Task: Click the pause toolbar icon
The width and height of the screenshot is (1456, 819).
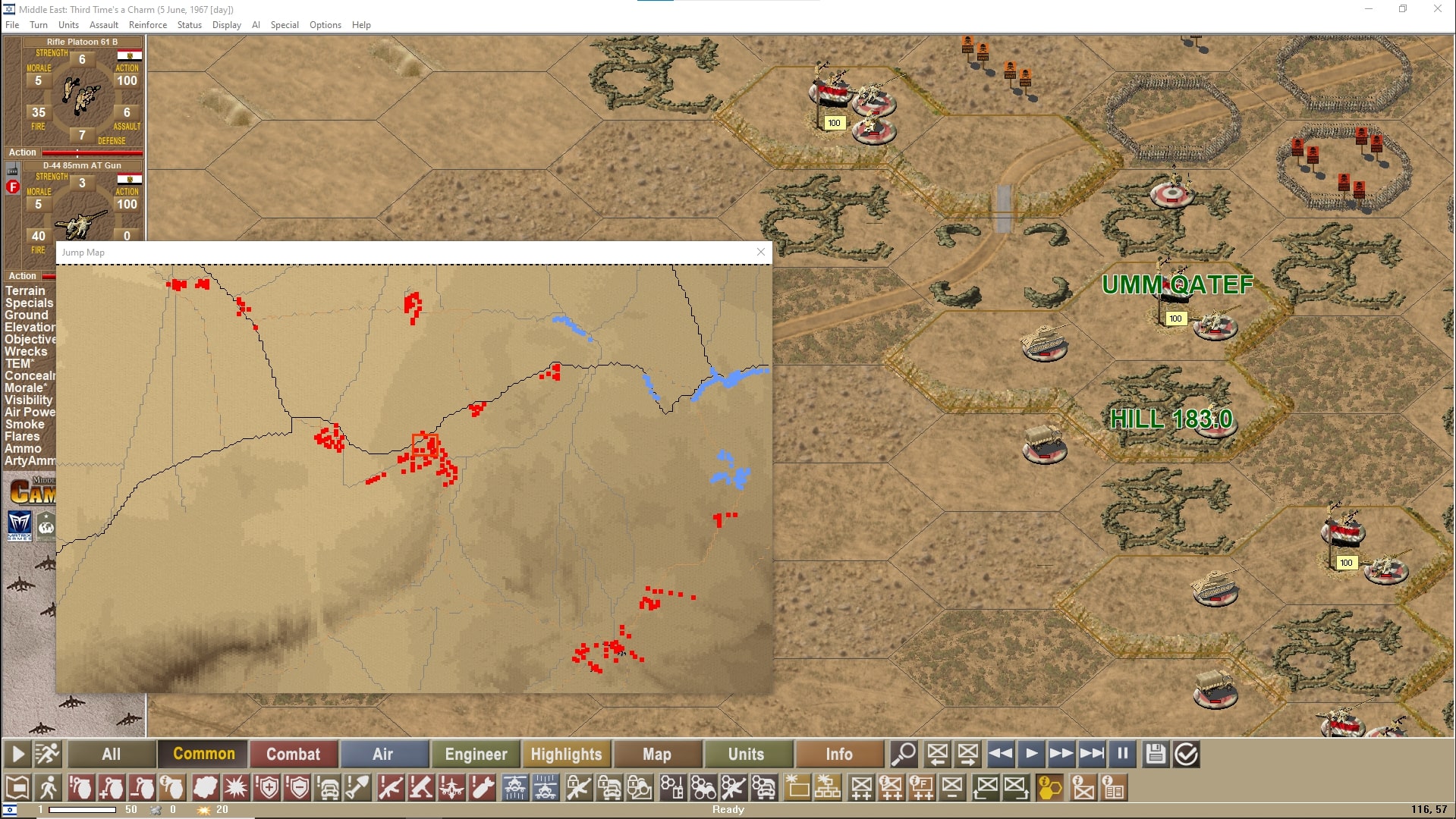Action: click(1122, 753)
